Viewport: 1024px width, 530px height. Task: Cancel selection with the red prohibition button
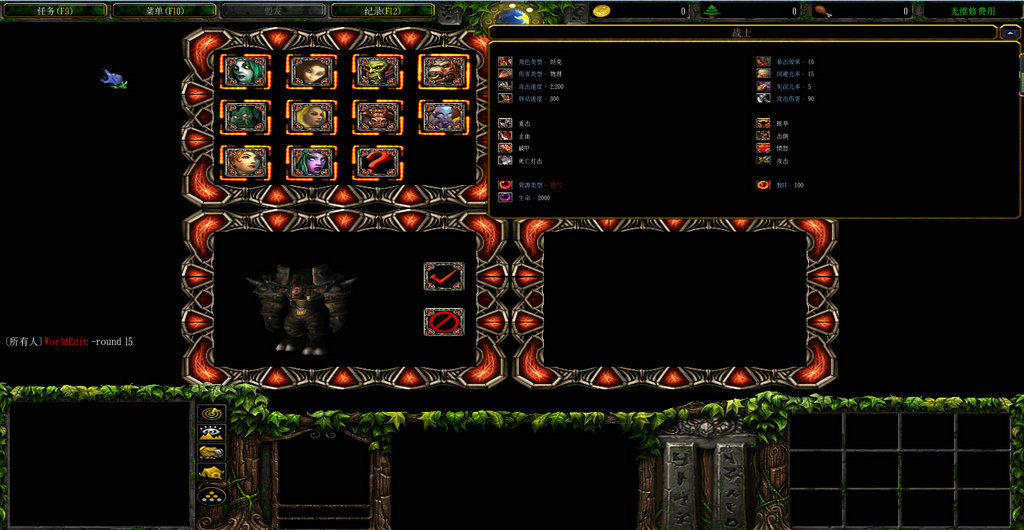coord(443,321)
